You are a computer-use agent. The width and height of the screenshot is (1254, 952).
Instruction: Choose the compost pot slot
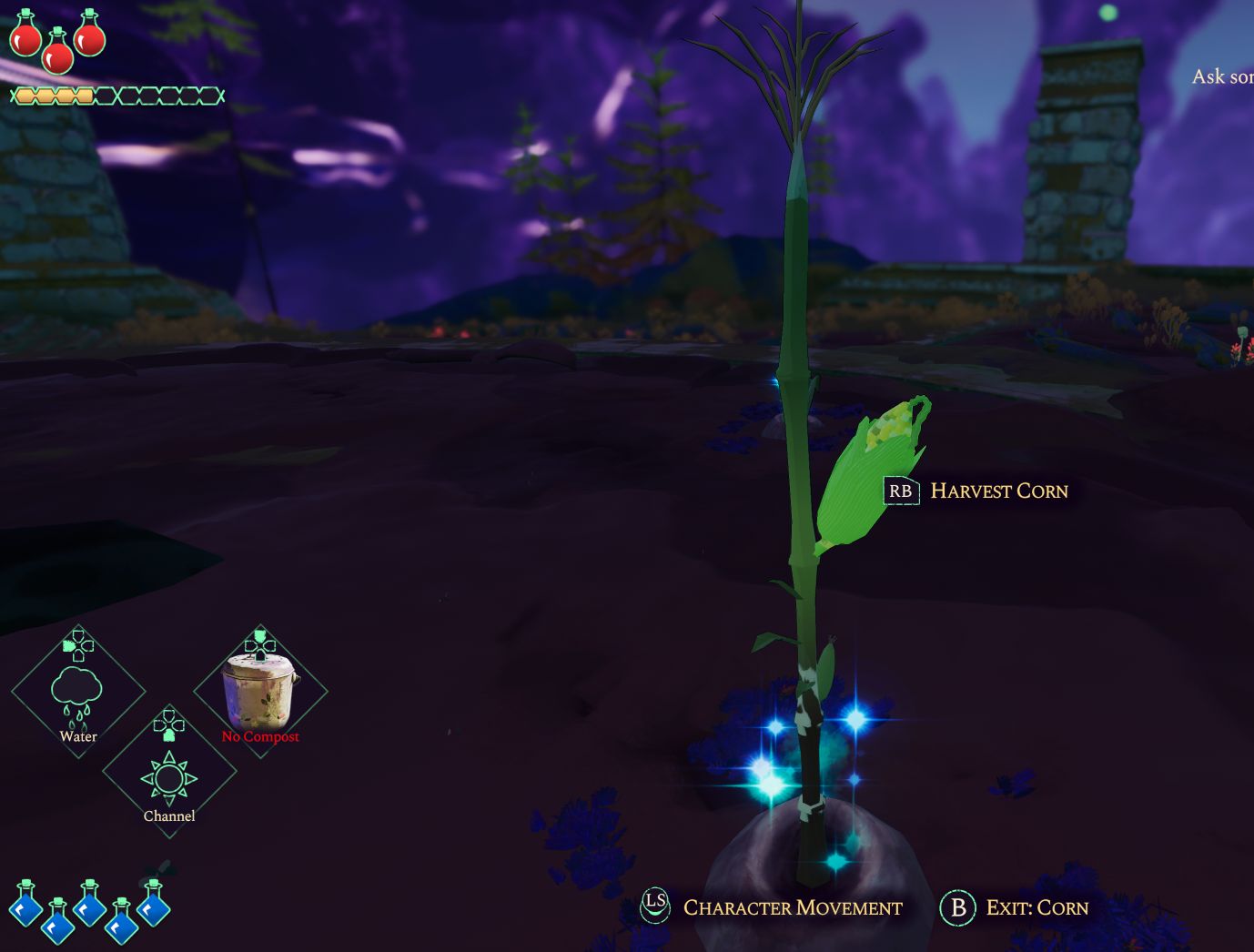(x=260, y=692)
